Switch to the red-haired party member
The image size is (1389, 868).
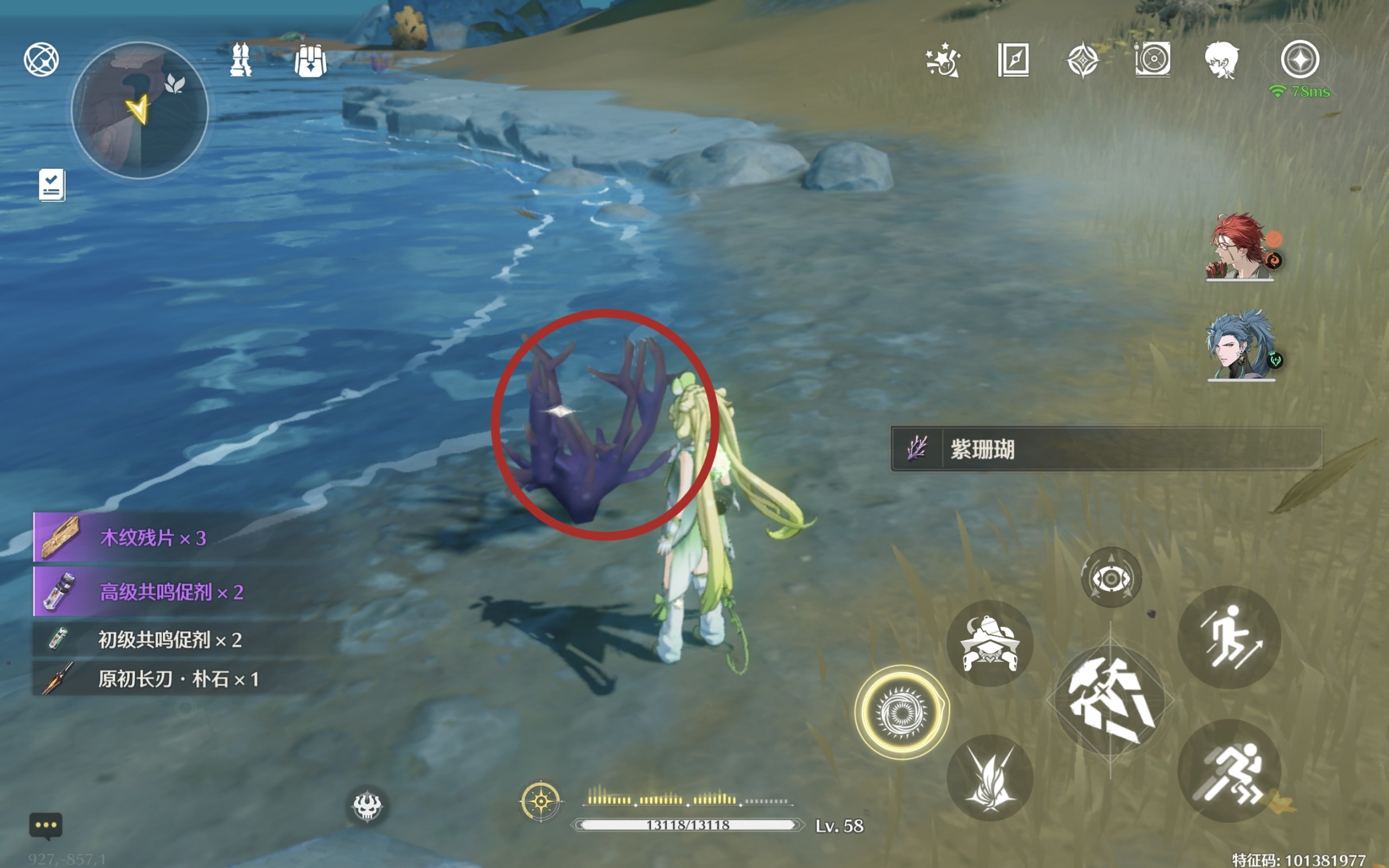pos(1240,247)
